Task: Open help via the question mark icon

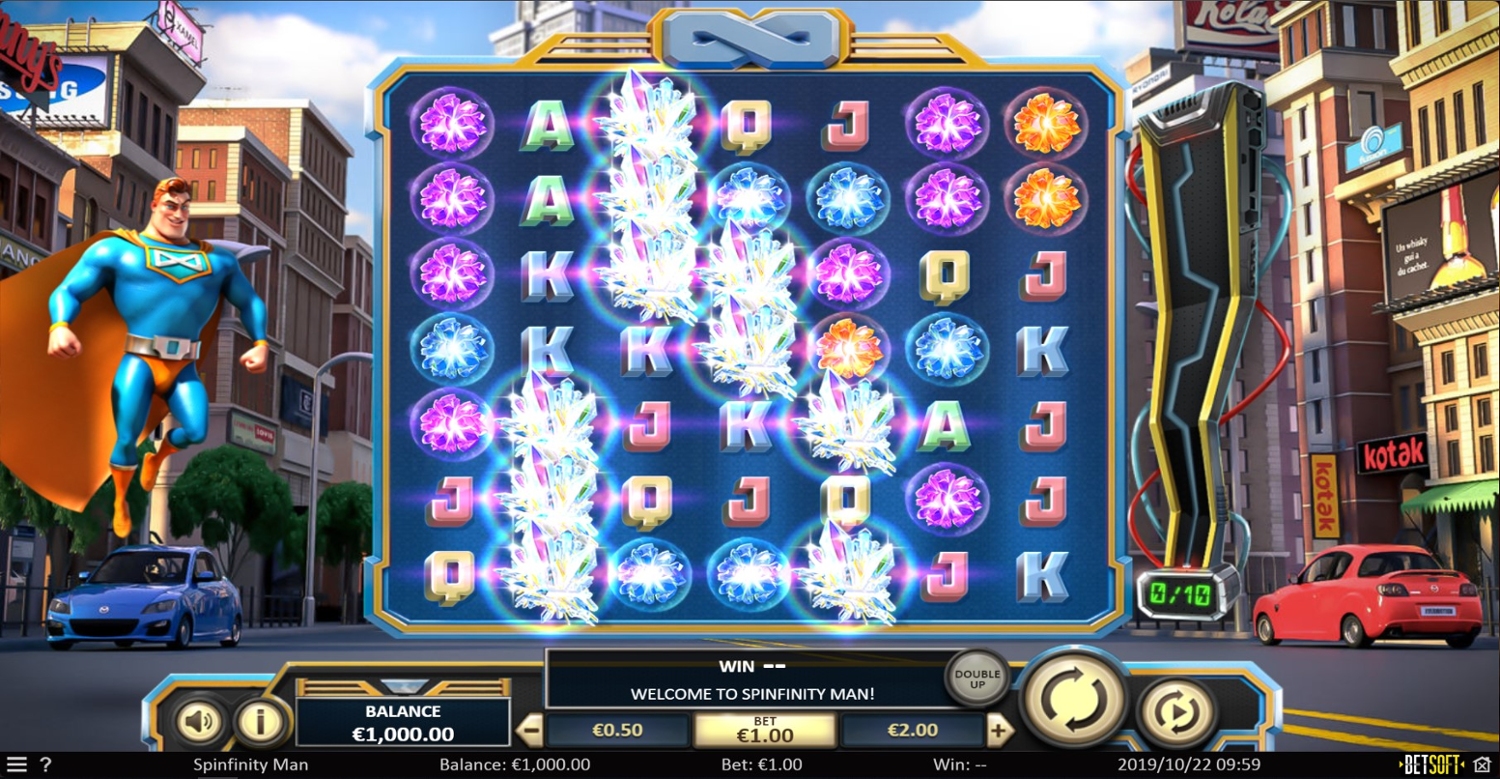Action: tap(45, 766)
